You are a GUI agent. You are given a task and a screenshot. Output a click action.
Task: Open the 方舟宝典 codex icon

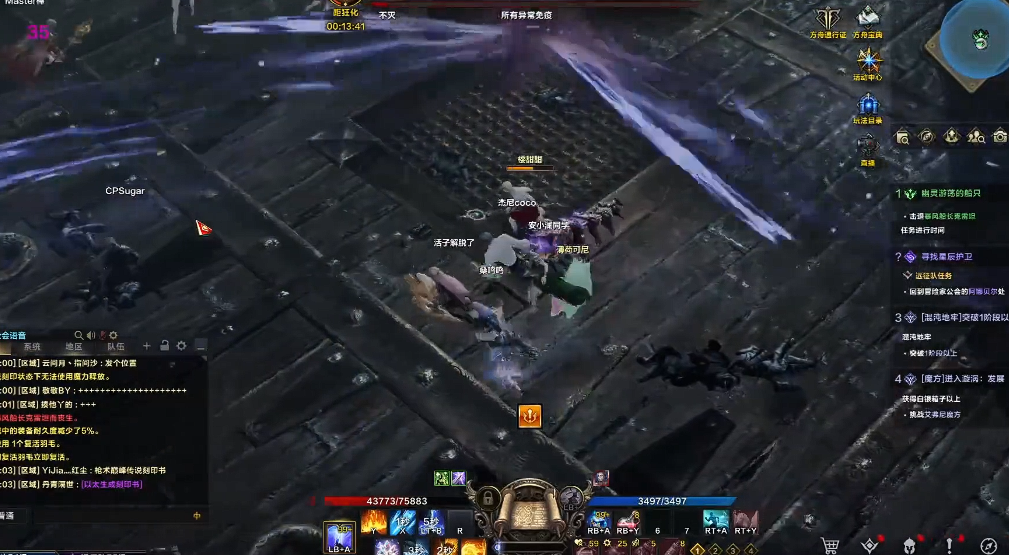point(867,19)
